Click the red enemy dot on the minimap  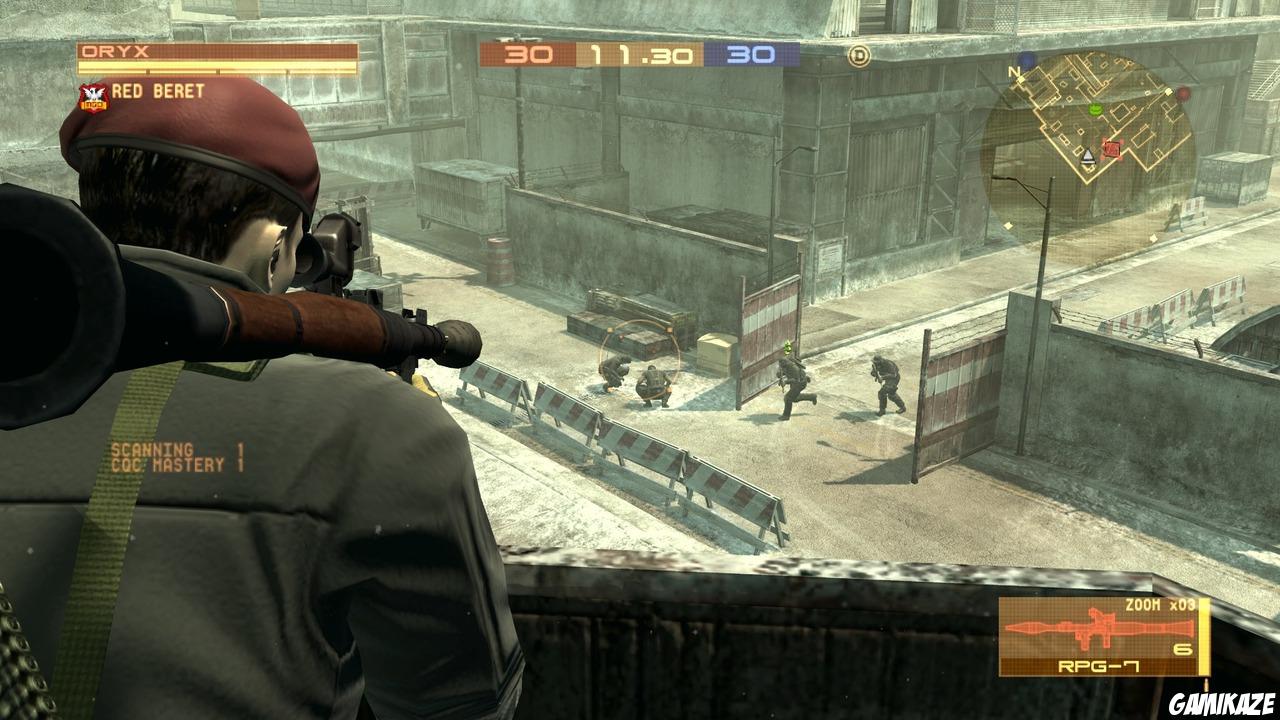point(1183,95)
